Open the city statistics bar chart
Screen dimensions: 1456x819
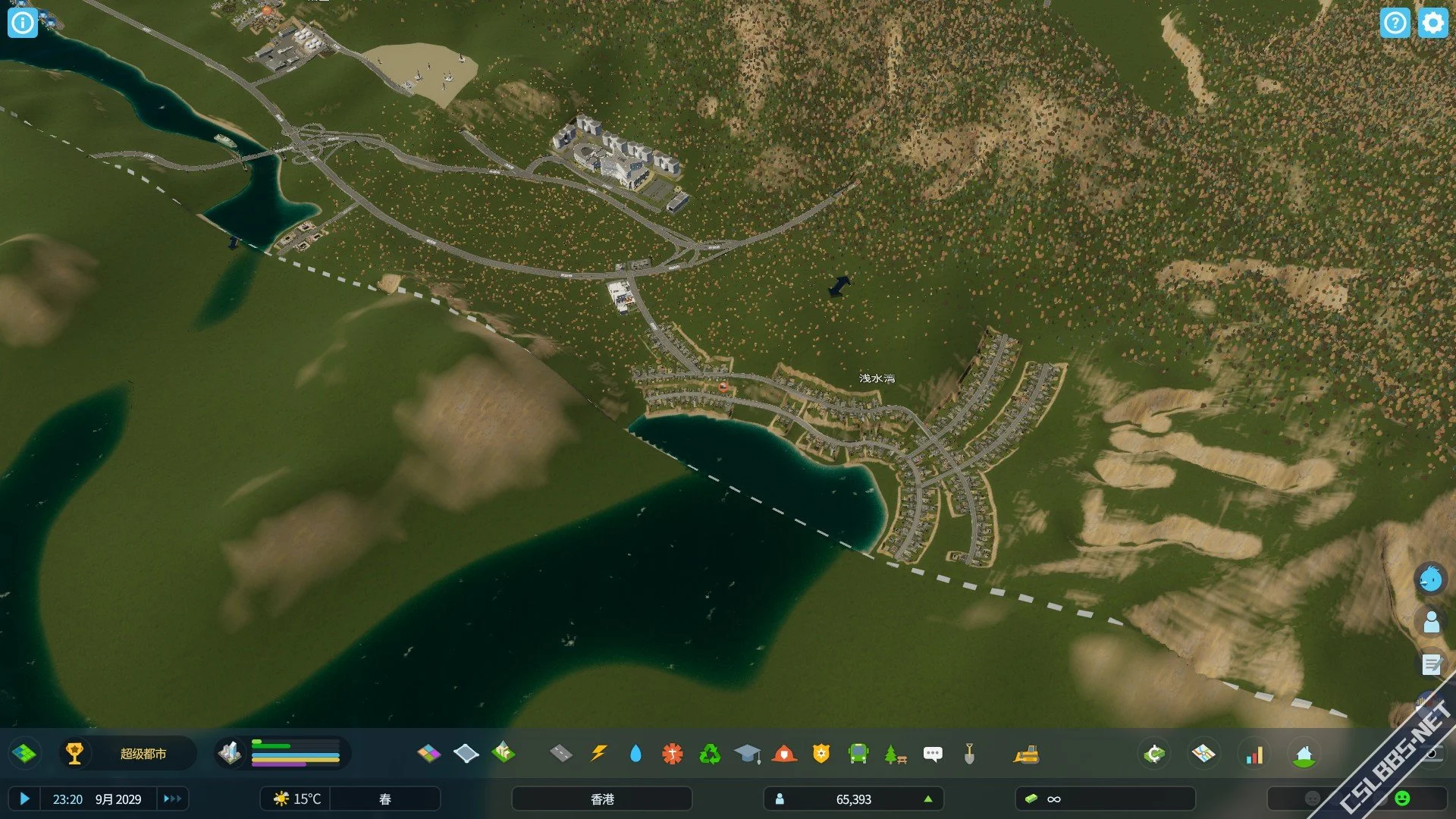[1255, 755]
